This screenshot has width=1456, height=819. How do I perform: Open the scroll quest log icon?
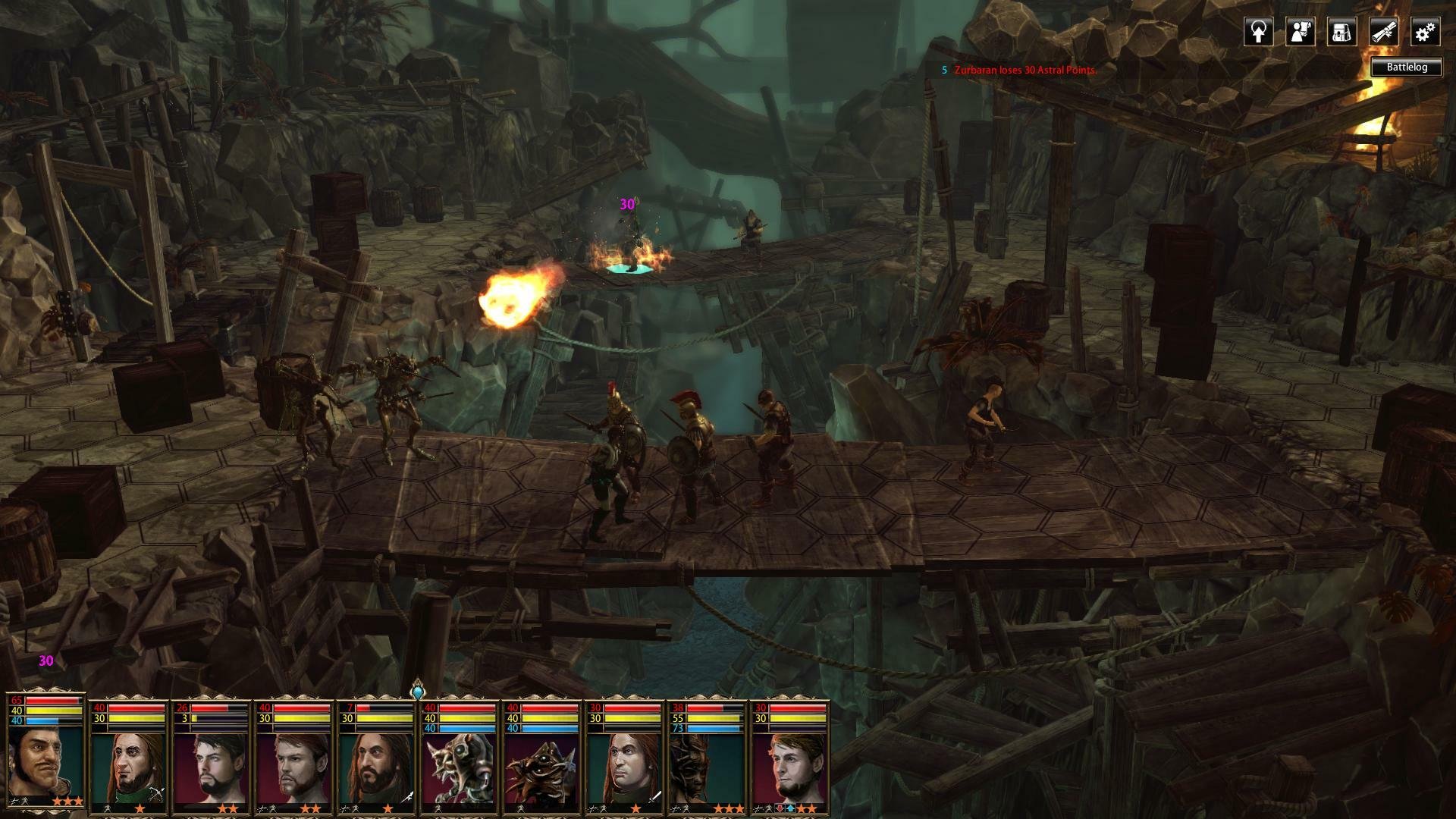[x=1383, y=32]
